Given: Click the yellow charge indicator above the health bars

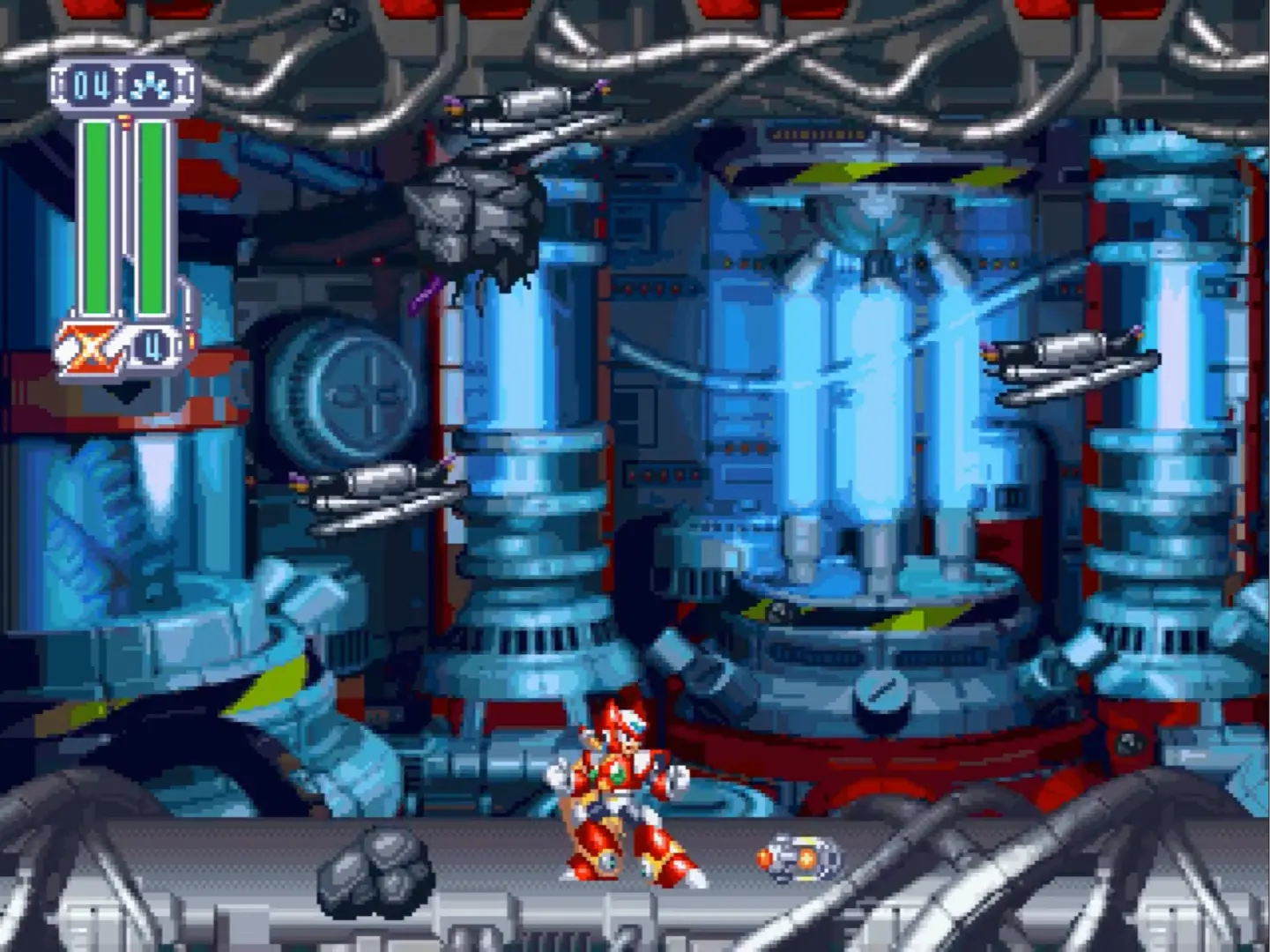Looking at the screenshot, I should click(123, 119).
